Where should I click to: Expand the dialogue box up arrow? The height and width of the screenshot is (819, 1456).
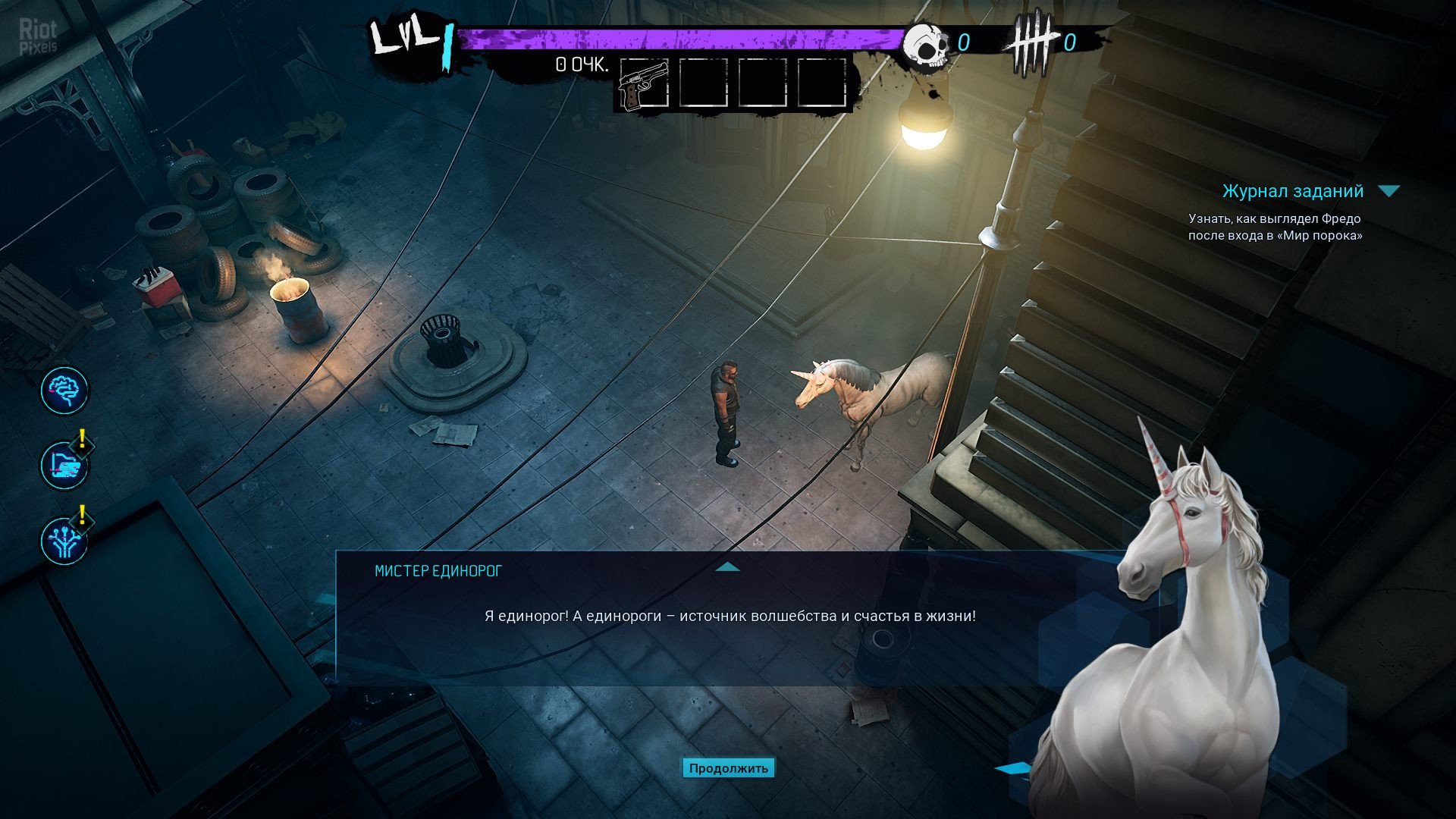[x=727, y=566]
